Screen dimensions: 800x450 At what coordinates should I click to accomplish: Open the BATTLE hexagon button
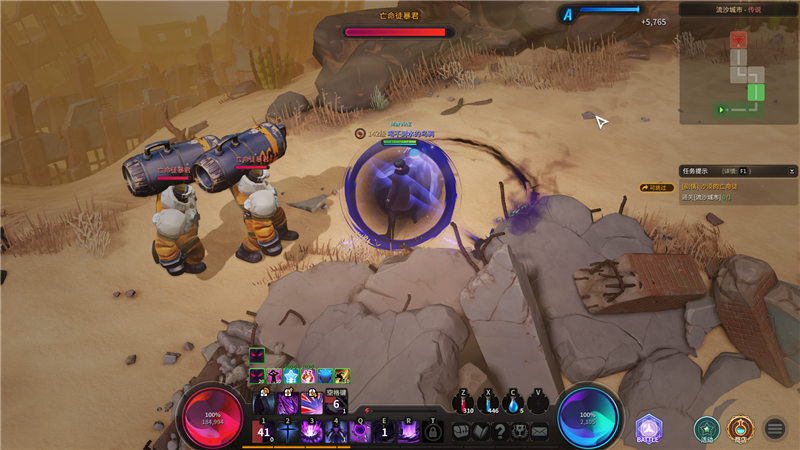tap(648, 427)
